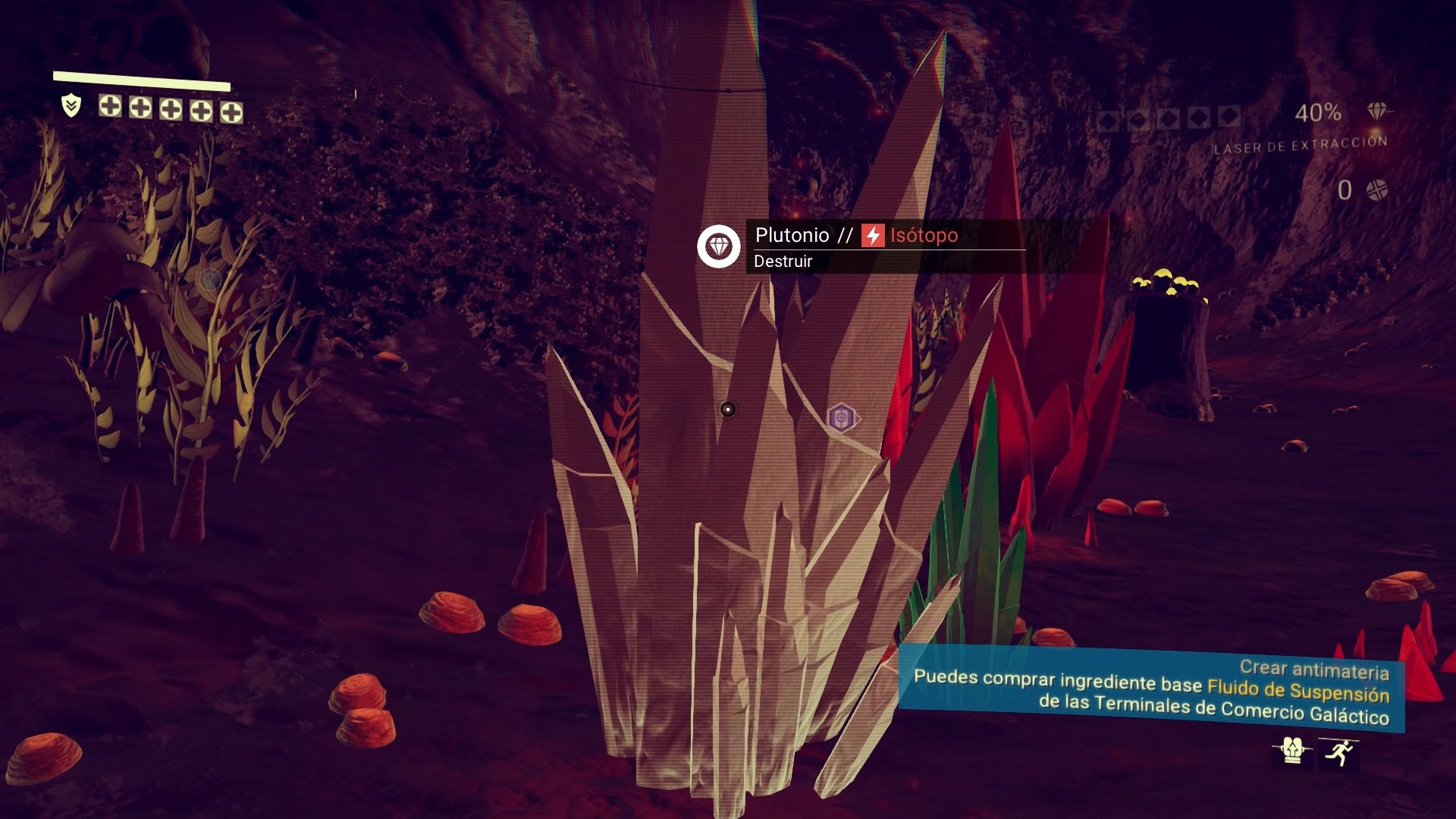This screenshot has width=1456, height=819.
Task: Toggle the fifth health cross unit
Action: [x=231, y=112]
